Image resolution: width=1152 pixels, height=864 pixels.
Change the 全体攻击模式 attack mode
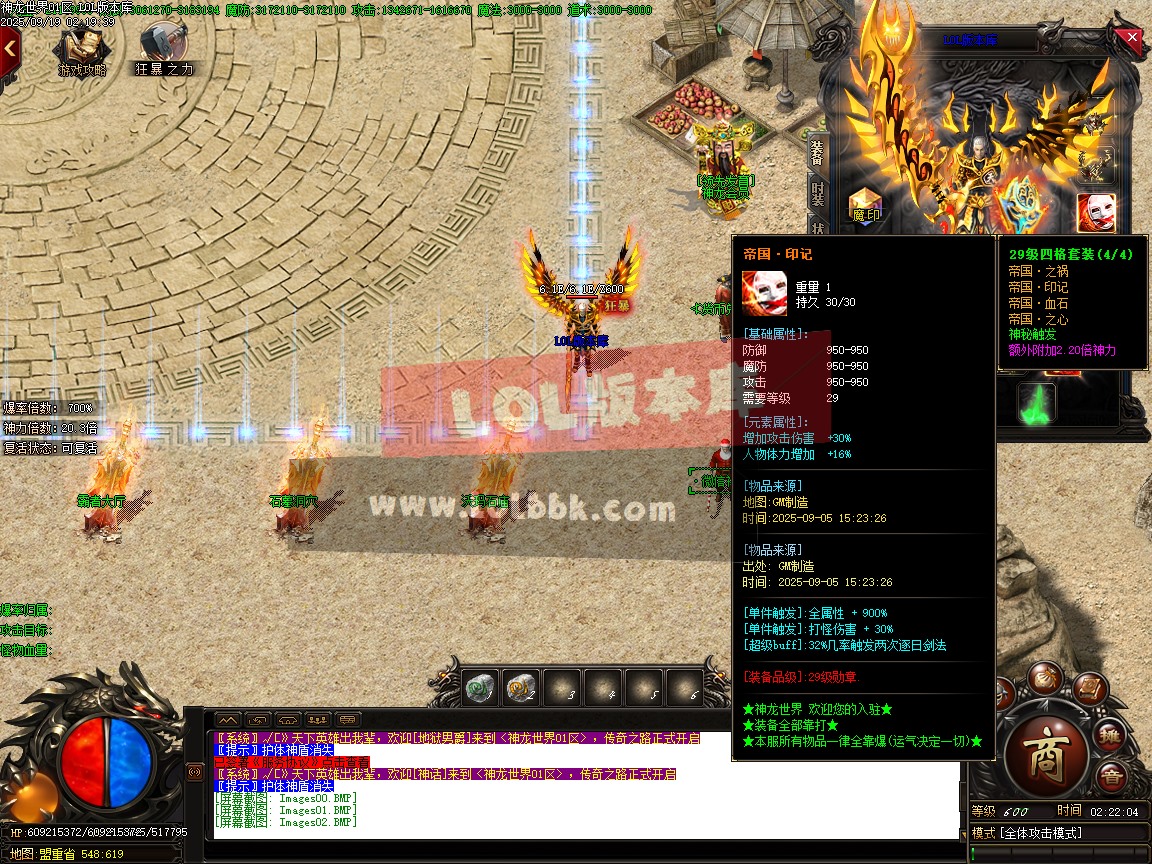coord(1040,833)
